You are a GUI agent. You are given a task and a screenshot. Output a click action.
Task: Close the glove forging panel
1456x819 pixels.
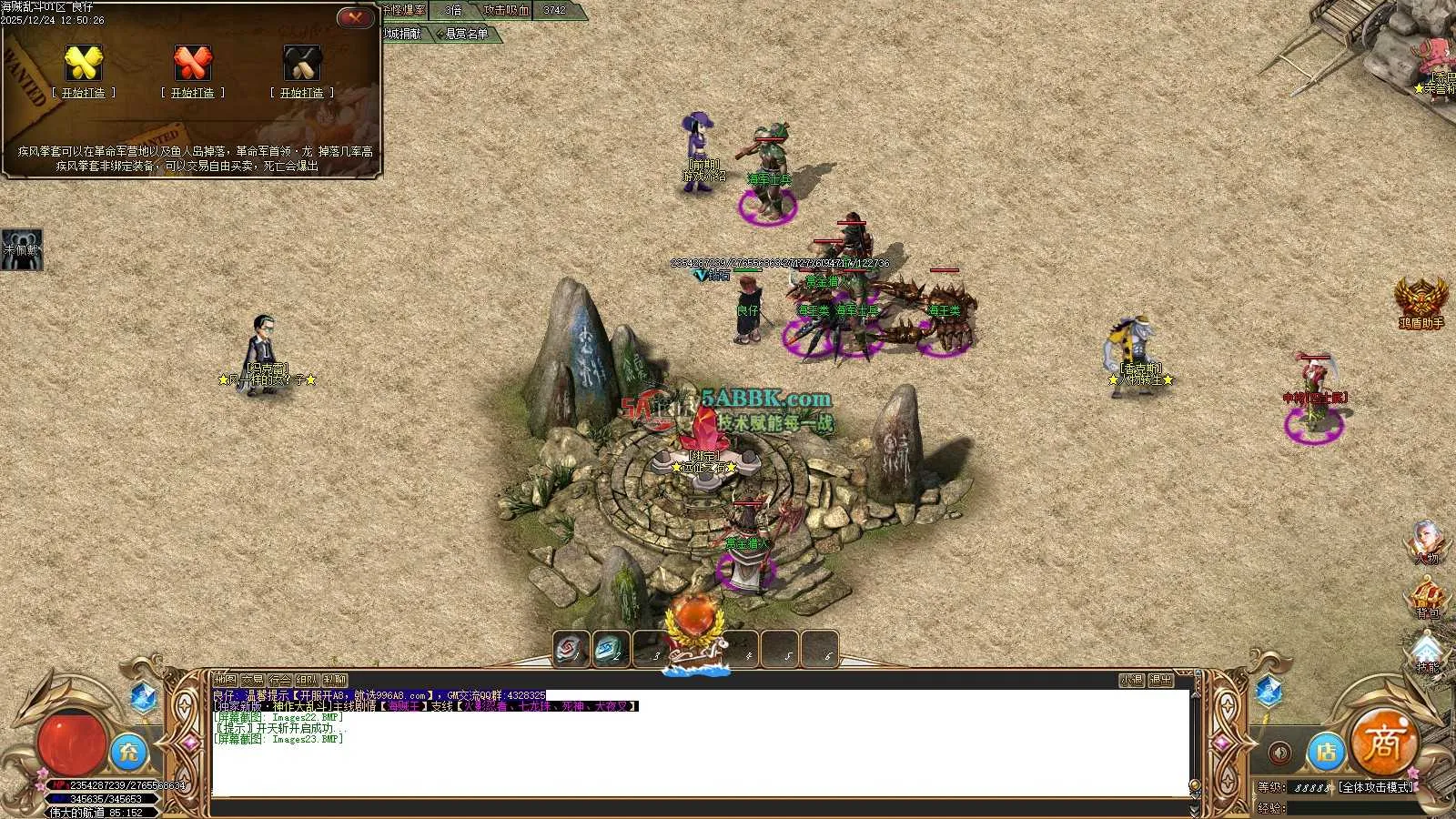[355, 17]
